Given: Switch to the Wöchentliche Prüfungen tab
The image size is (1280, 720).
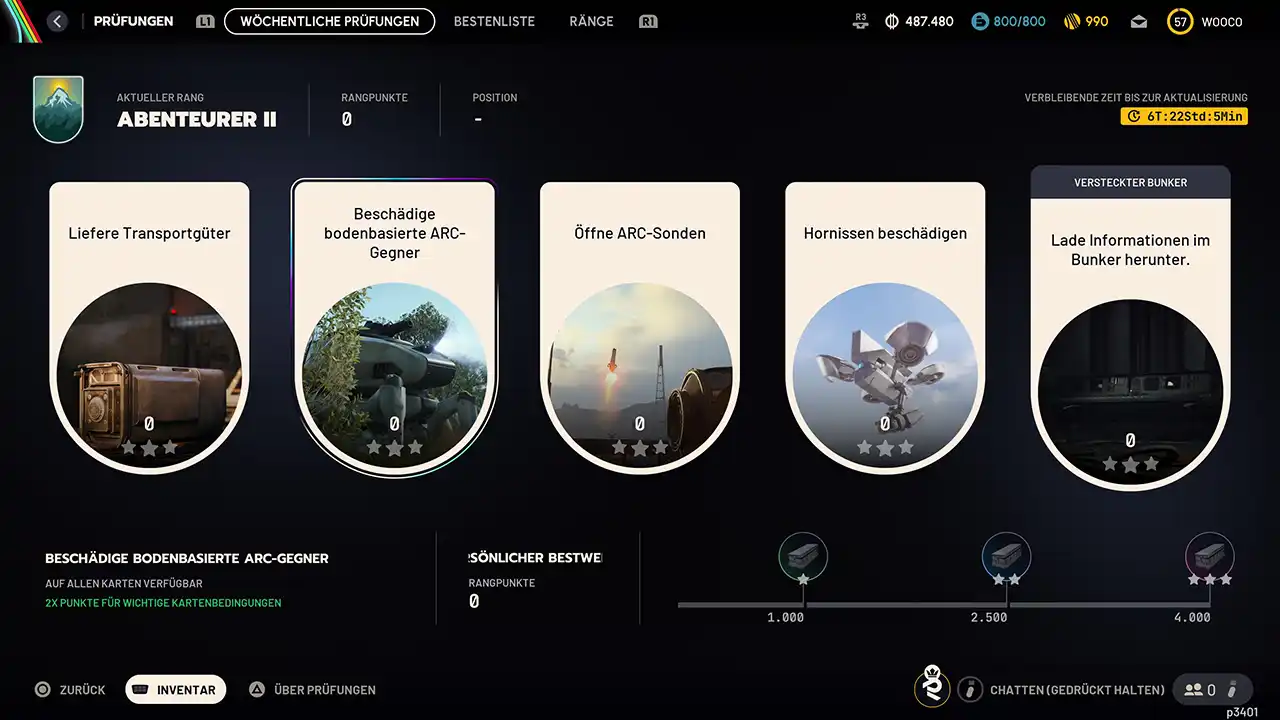Looking at the screenshot, I should click(x=329, y=21).
